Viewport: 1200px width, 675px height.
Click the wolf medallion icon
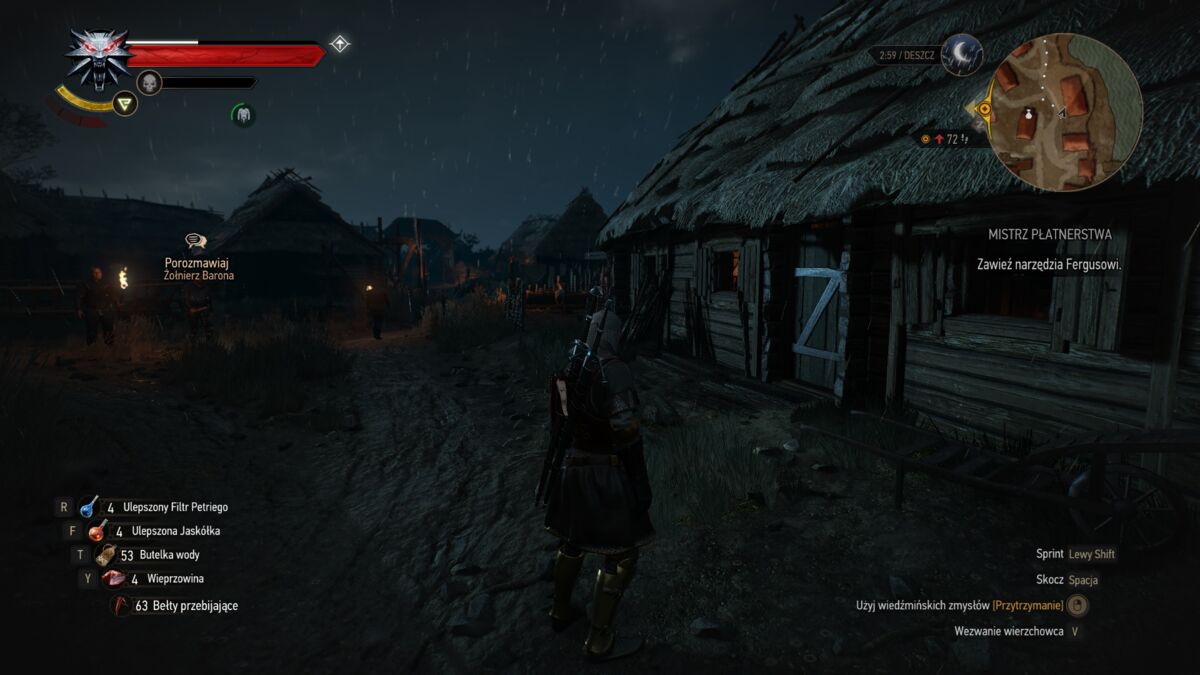[x=97, y=55]
